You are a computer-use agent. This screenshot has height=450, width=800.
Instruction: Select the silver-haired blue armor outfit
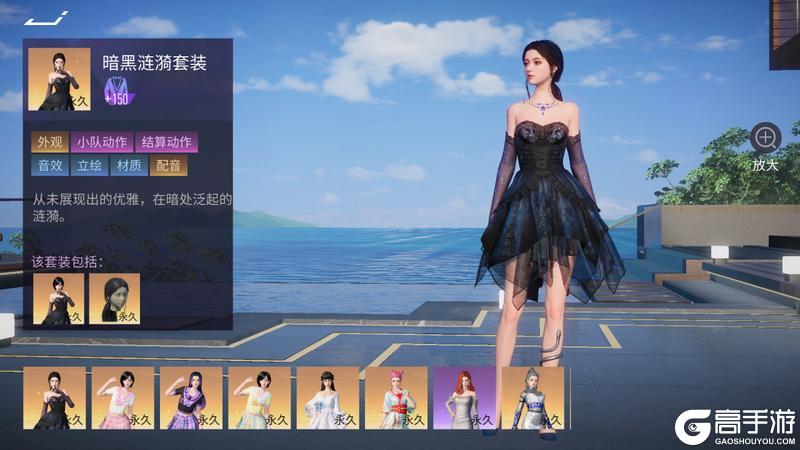coord(532,398)
